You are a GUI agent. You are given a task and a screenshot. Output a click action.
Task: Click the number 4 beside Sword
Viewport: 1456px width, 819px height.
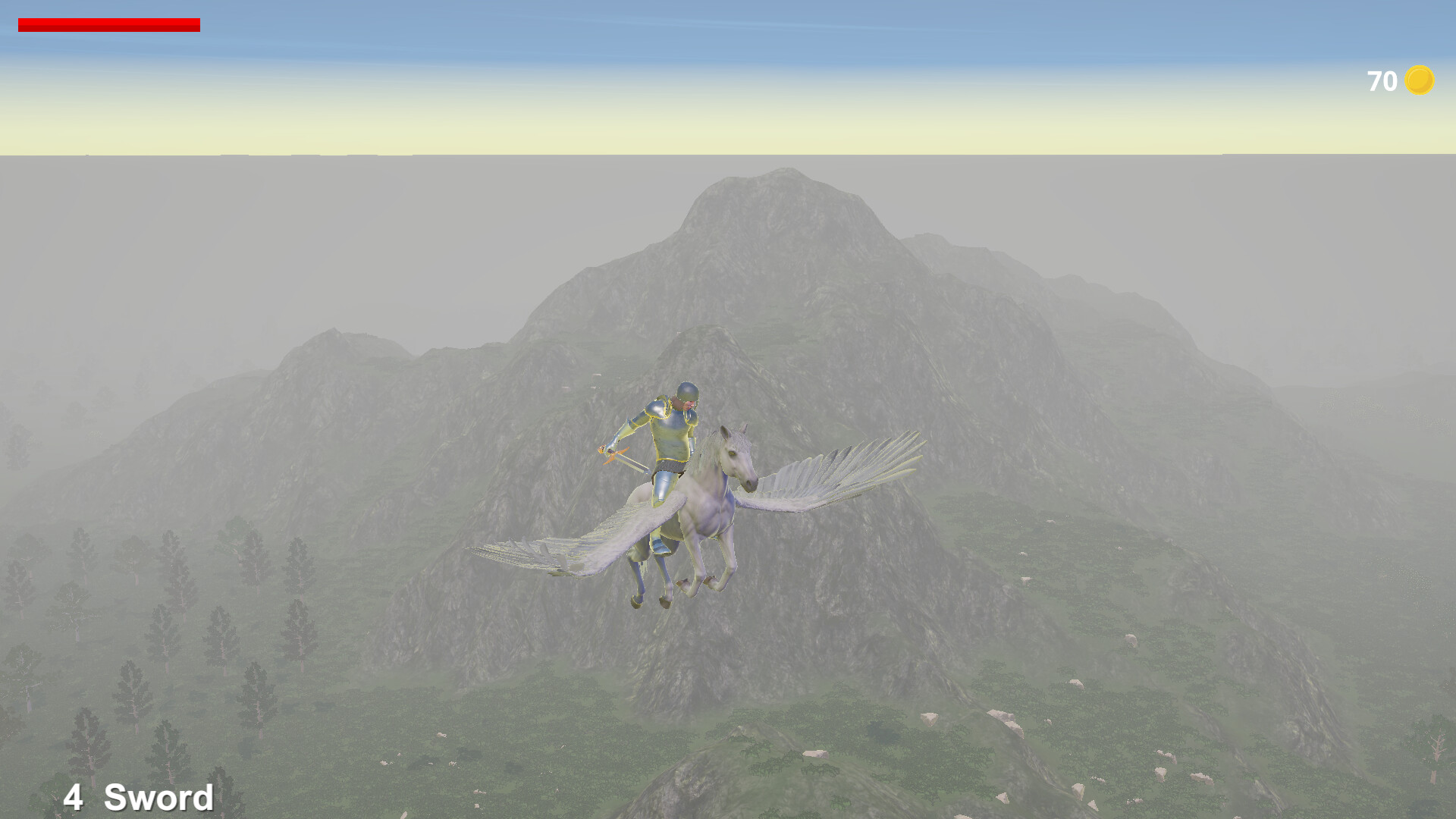tap(76, 796)
